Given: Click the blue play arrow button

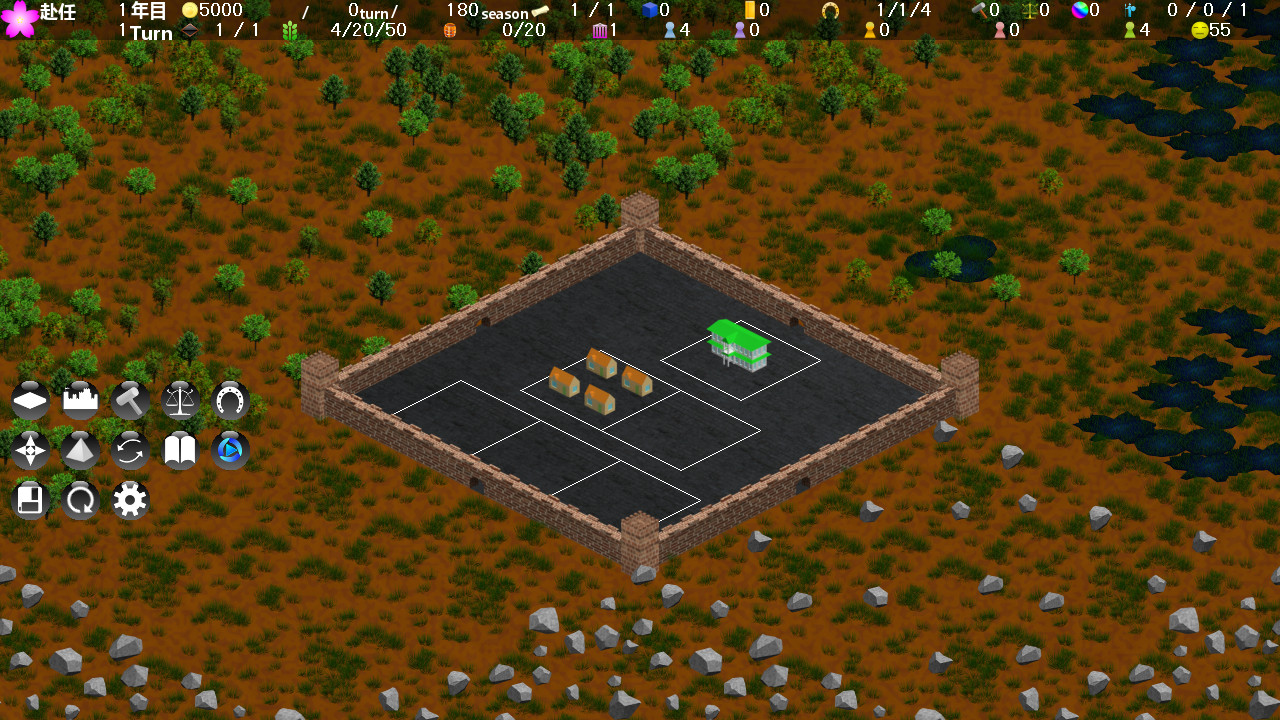Looking at the screenshot, I should click(231, 450).
